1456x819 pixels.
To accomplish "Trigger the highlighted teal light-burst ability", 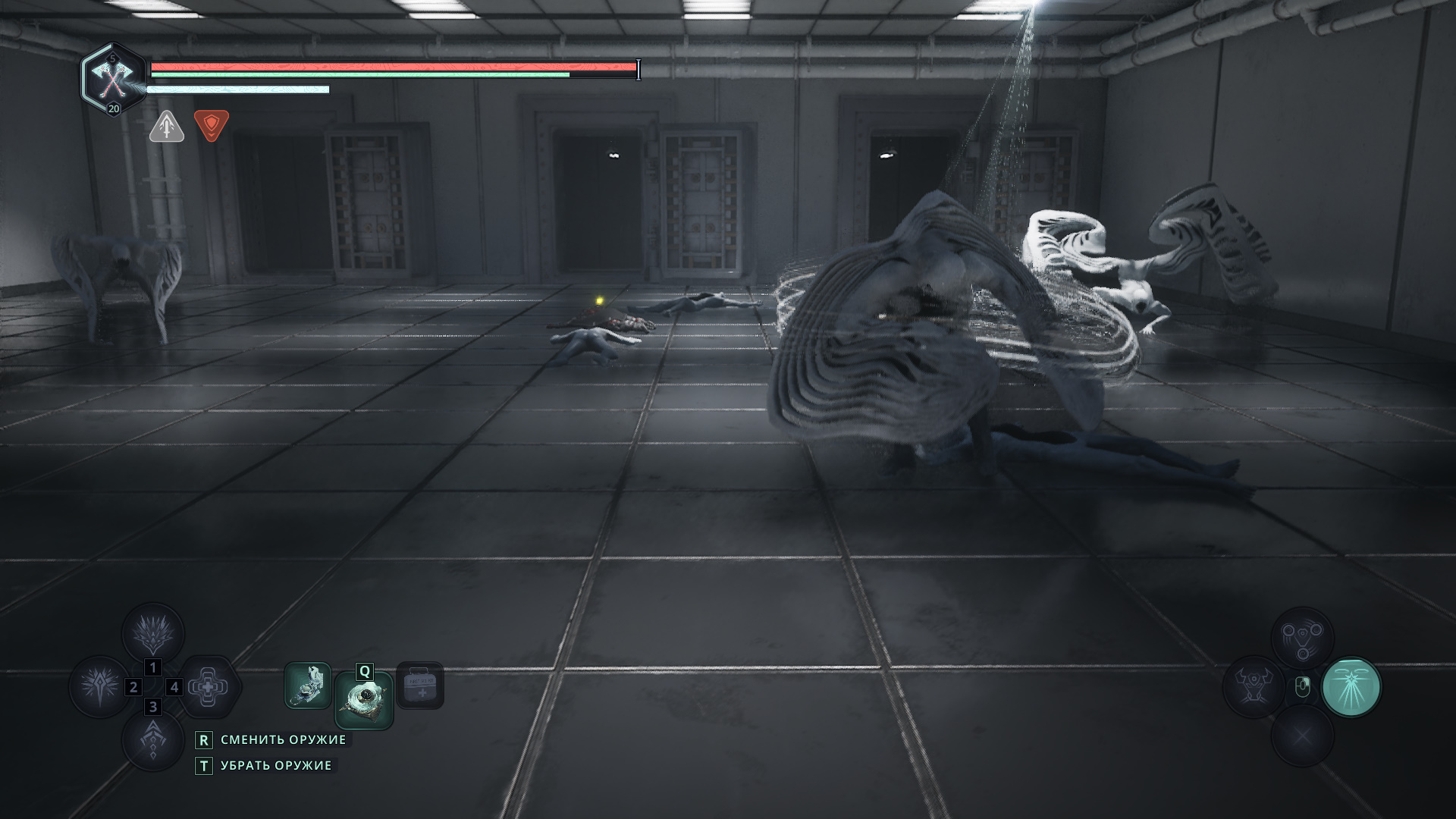I will (x=1351, y=687).
